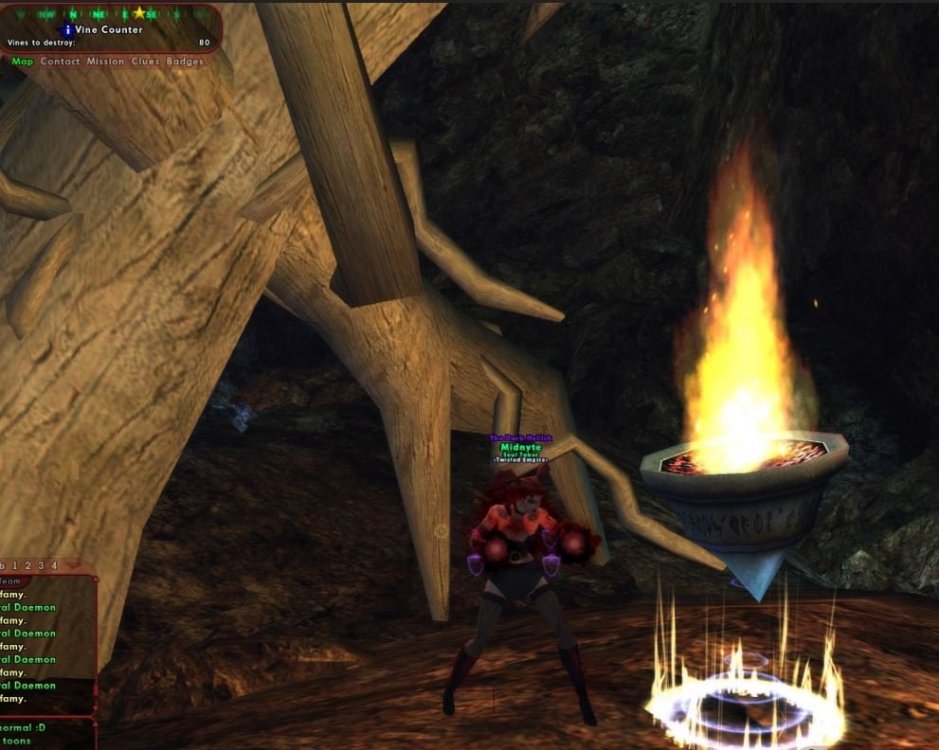The width and height of the screenshot is (939, 750).
Task: Select chat channel tab 1
Action: [17, 566]
